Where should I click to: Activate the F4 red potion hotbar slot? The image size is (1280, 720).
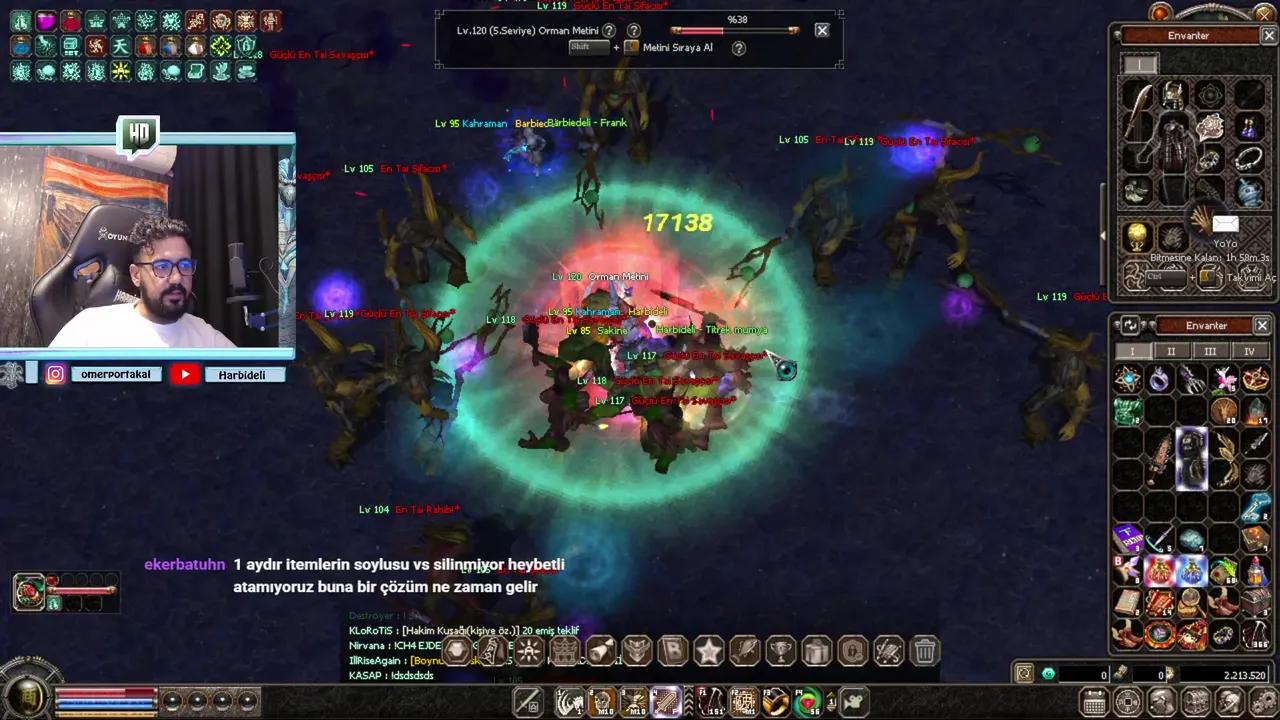click(x=808, y=702)
